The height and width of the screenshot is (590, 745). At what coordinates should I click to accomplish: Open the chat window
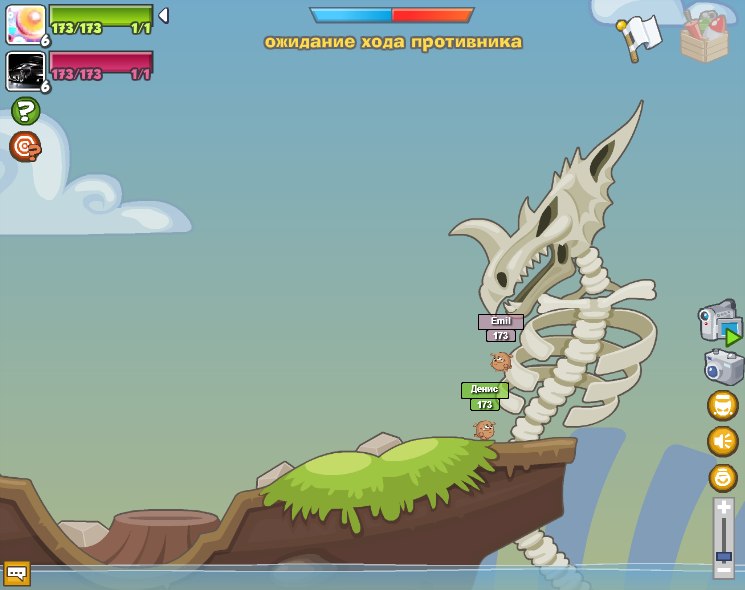coord(17,573)
